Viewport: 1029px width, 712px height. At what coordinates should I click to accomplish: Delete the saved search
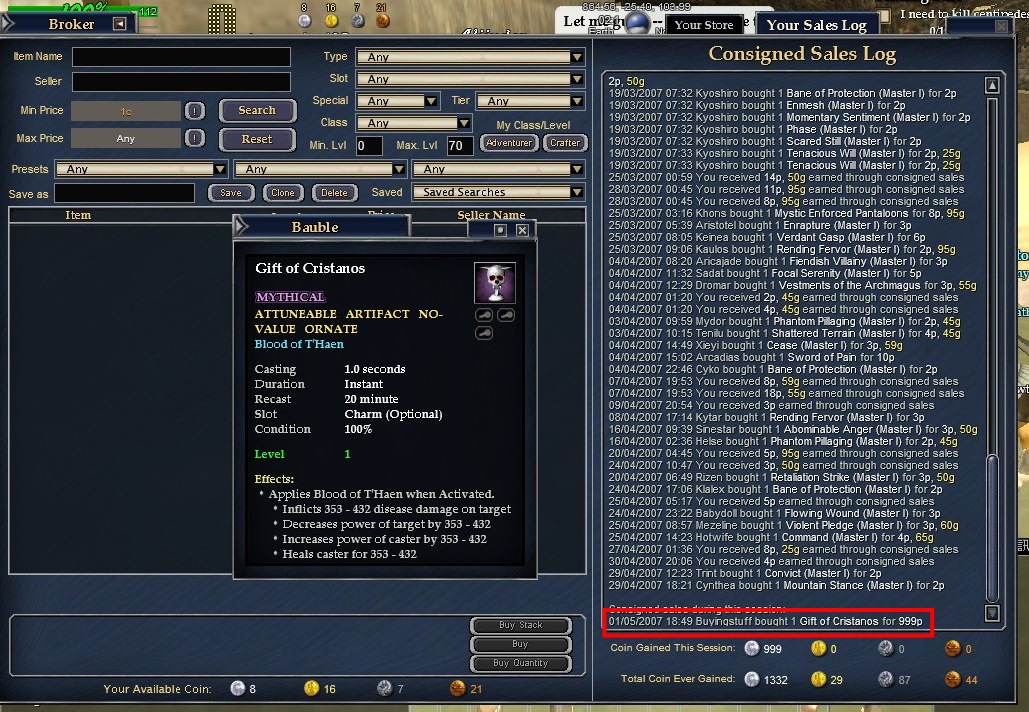click(x=334, y=193)
